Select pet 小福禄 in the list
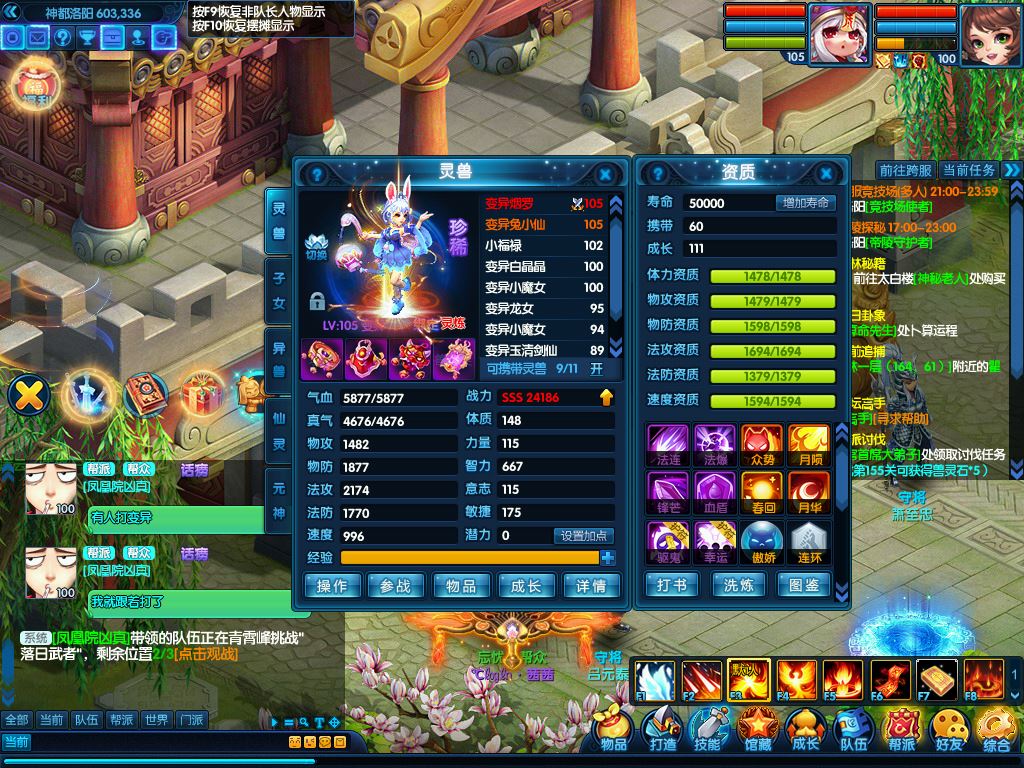1024x768 pixels. tap(544, 246)
